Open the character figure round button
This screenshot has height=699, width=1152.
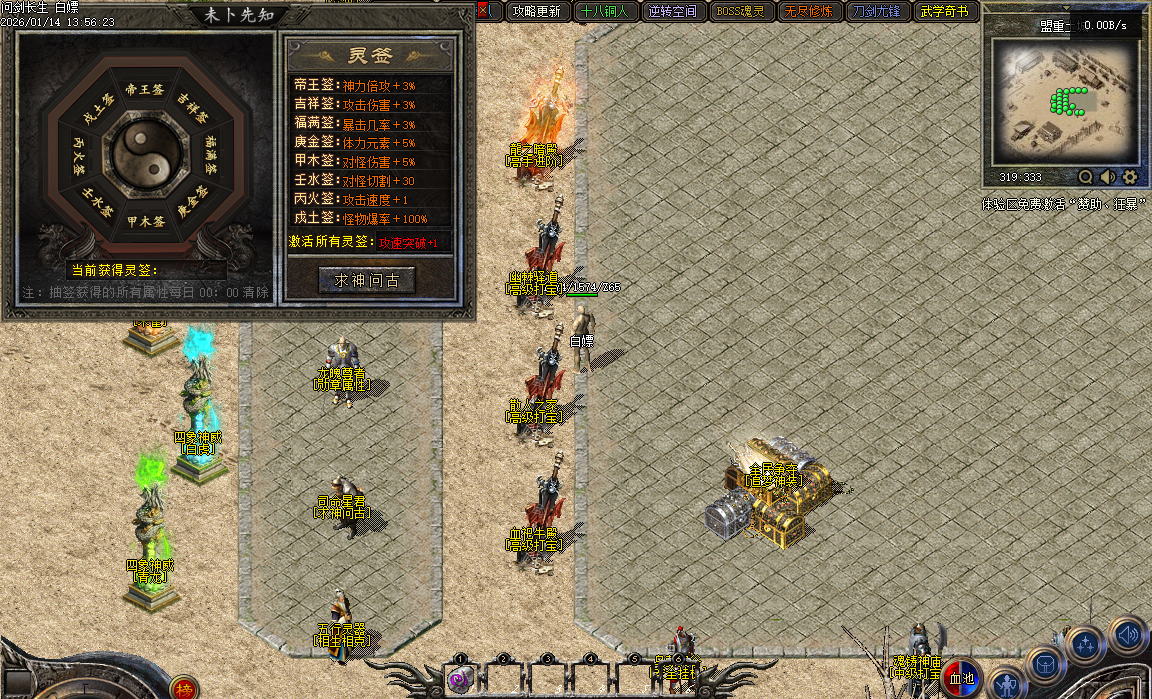pos(1006,683)
